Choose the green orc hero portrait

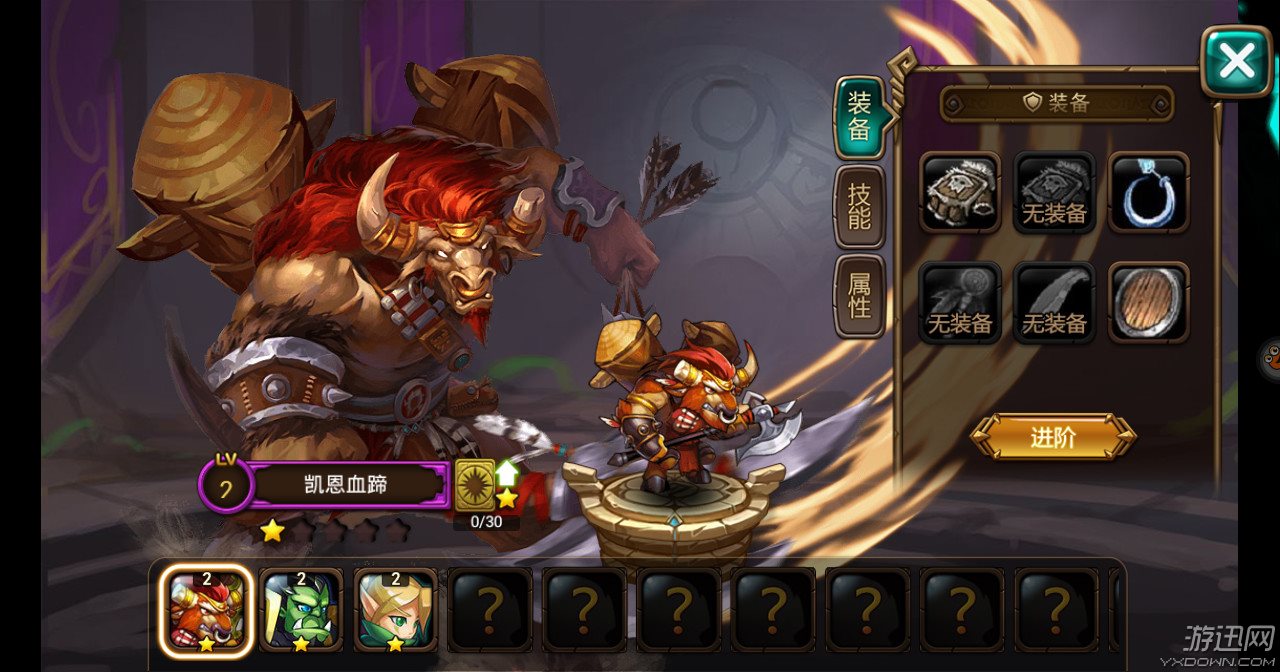(x=301, y=610)
